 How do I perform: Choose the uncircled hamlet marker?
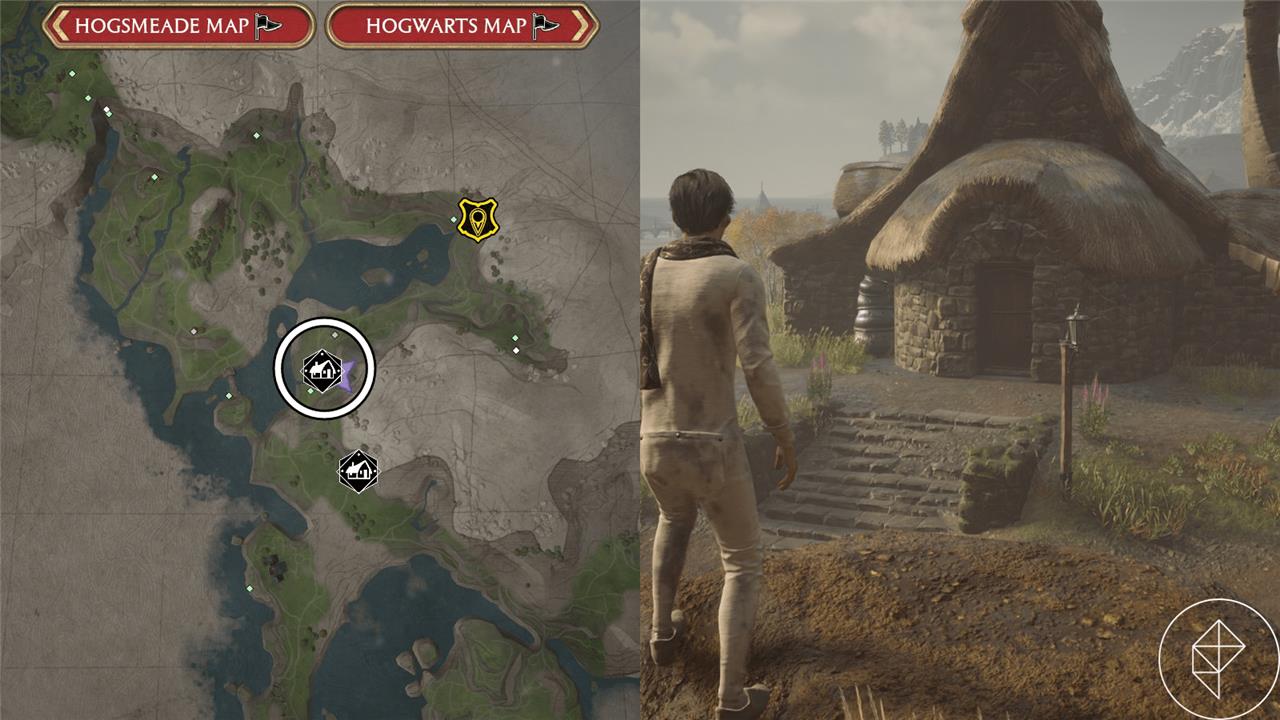357,470
